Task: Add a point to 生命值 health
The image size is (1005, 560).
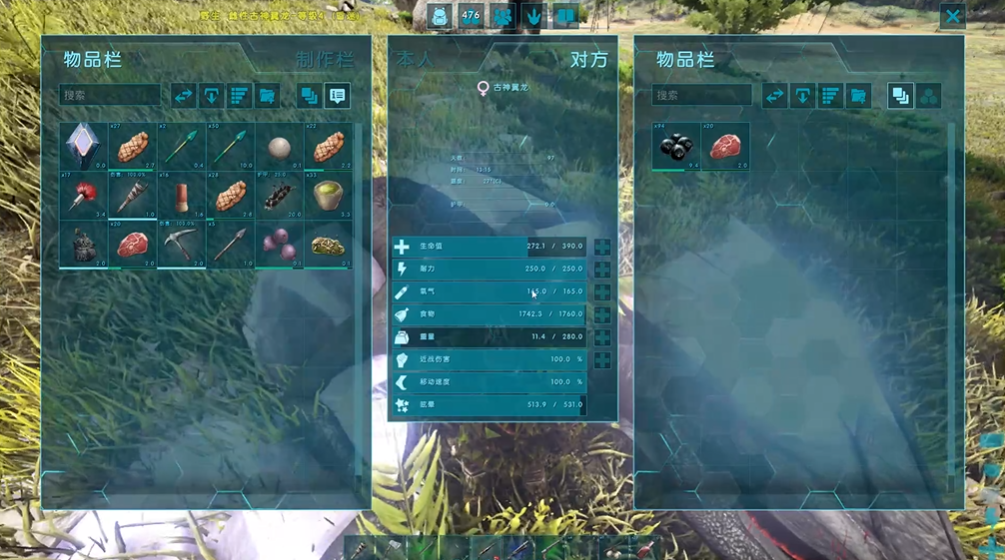Action: pyautogui.click(x=602, y=247)
